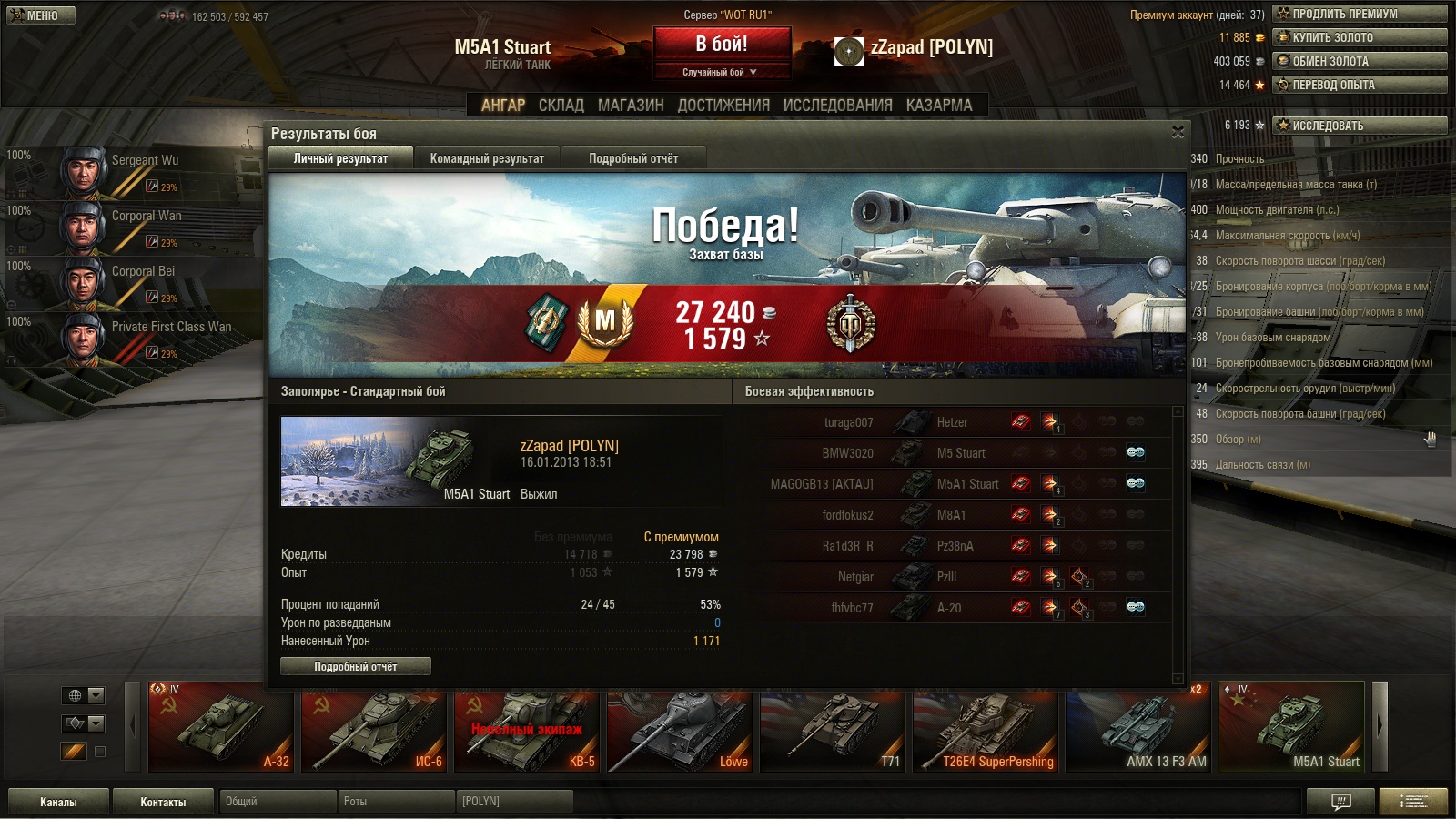Show the Командный результат tab
This screenshot has height=819, width=1456.
click(487, 158)
